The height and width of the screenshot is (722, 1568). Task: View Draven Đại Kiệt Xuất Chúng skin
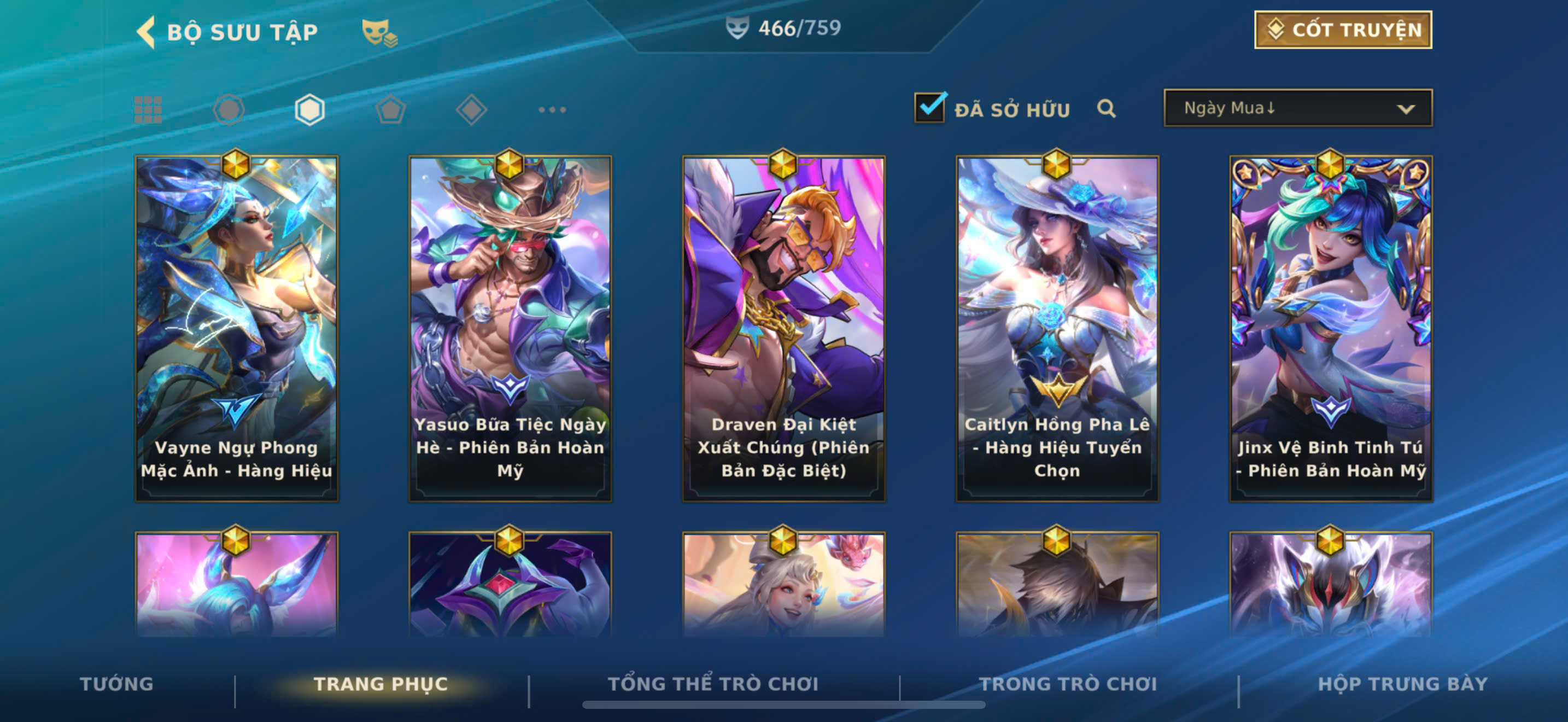[x=783, y=329]
